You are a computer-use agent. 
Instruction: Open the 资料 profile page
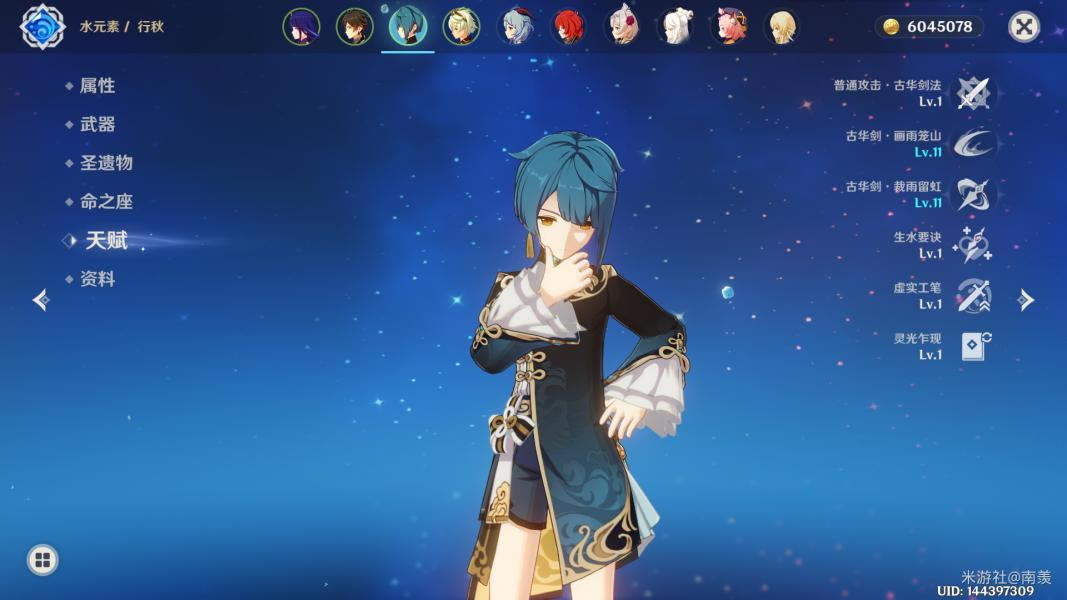coord(97,280)
